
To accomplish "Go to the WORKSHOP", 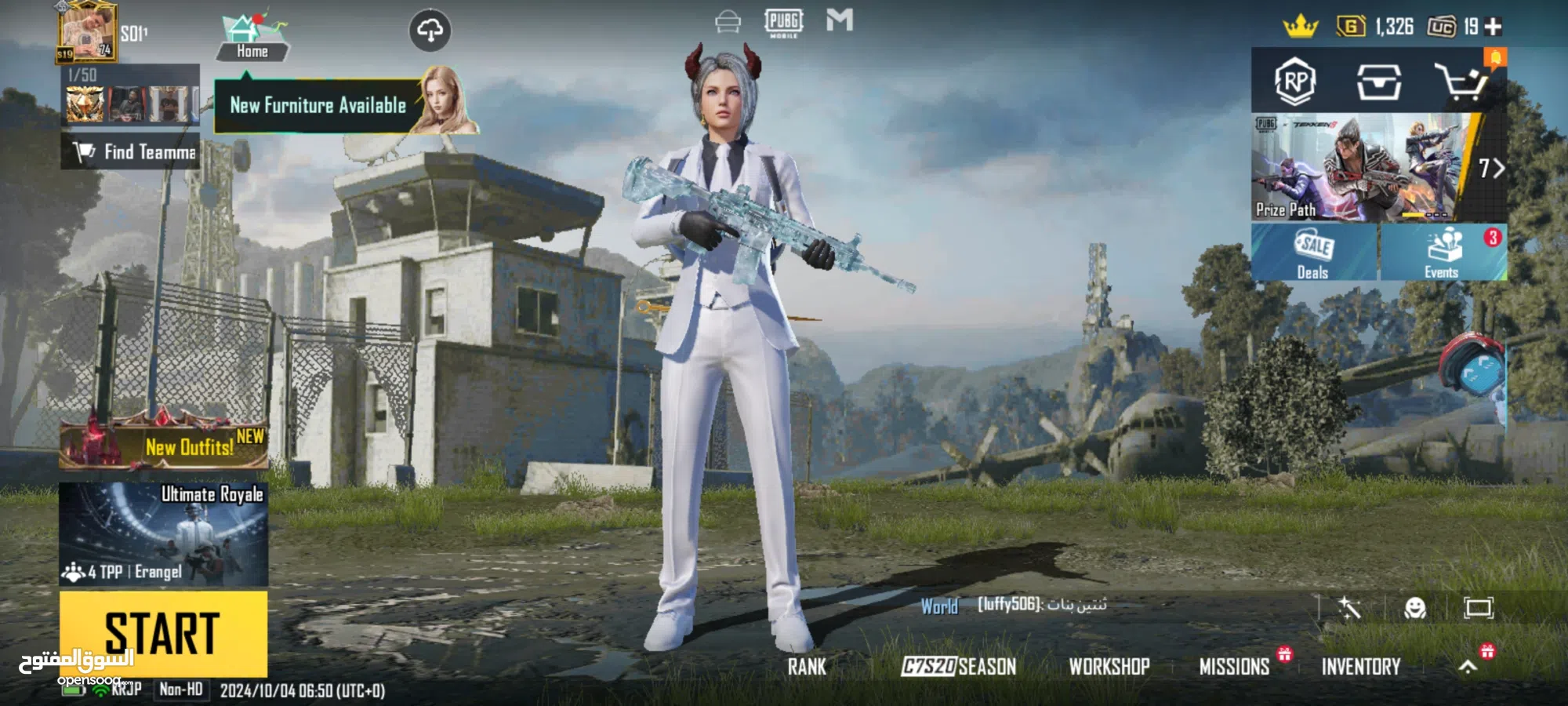I will coord(1109,667).
